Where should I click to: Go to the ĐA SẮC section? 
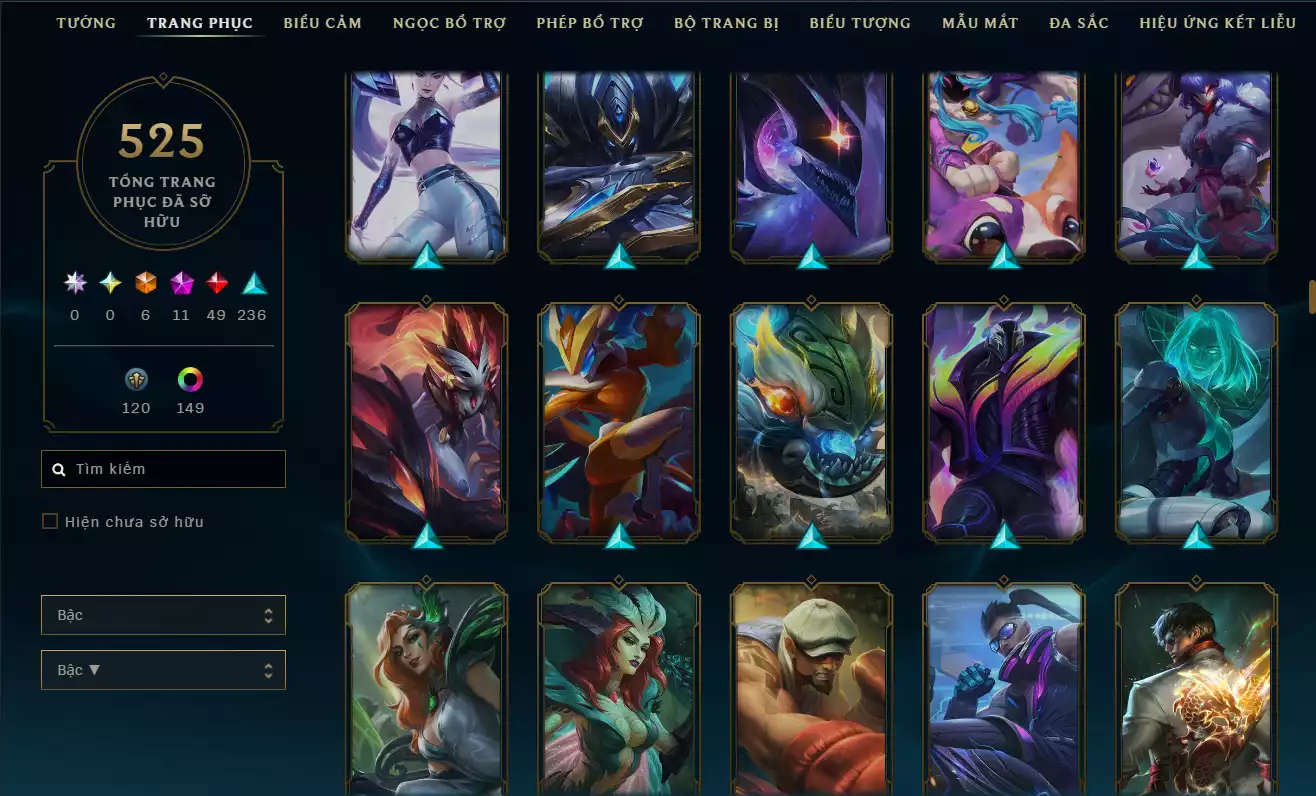[1078, 22]
